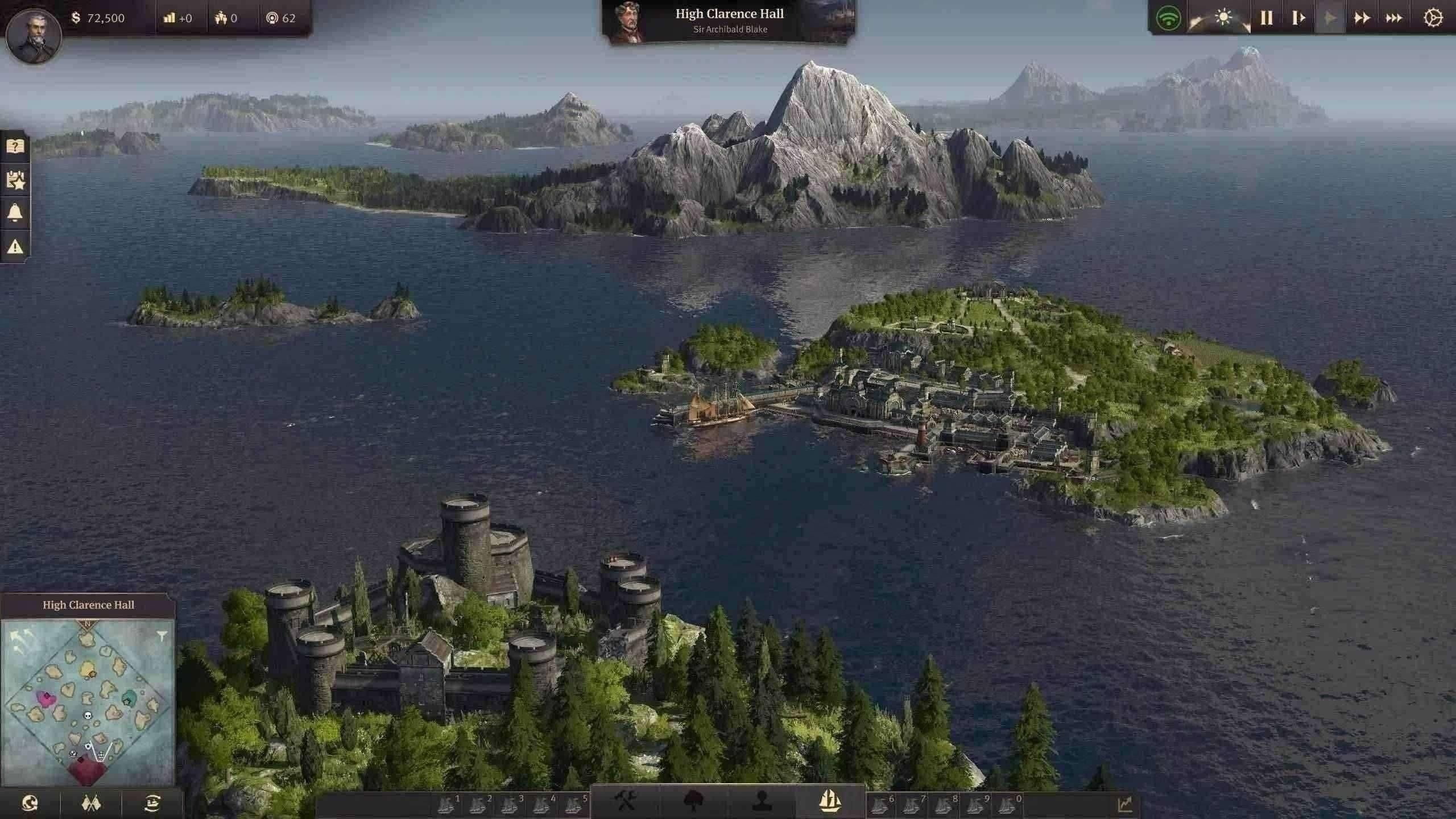Open the player portrait profile
The height and width of the screenshot is (819, 1456).
tap(34, 34)
